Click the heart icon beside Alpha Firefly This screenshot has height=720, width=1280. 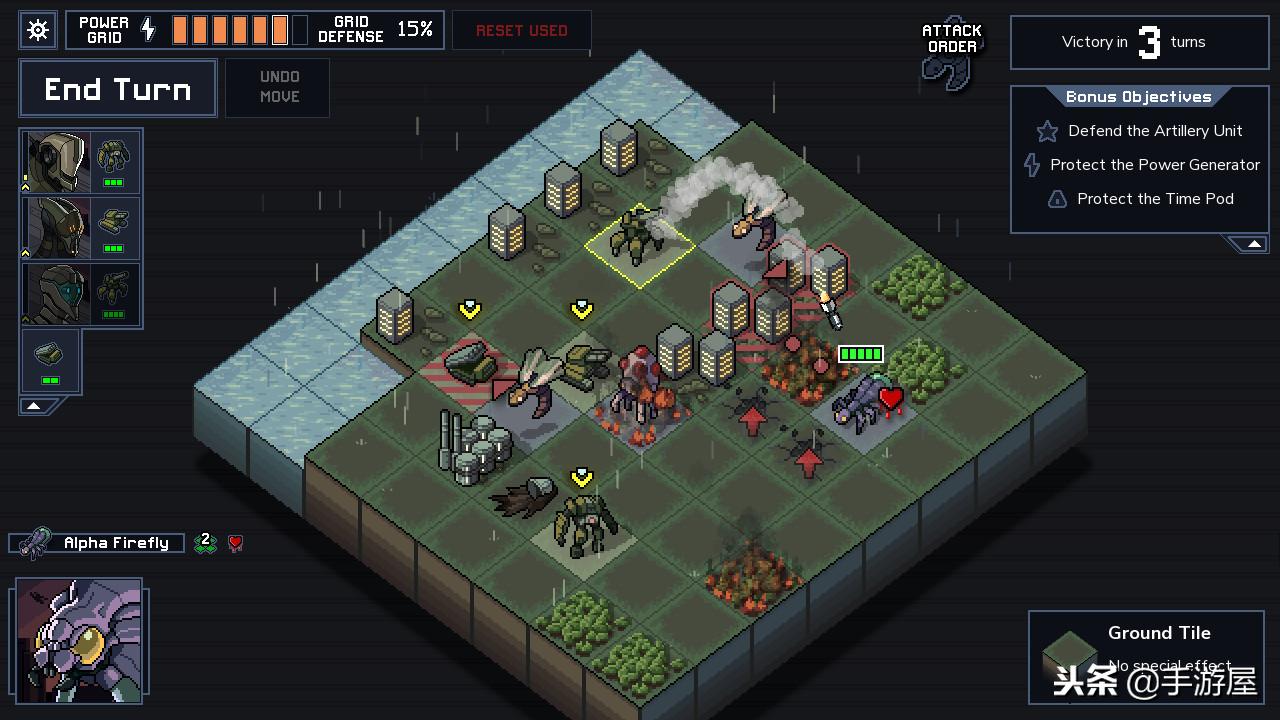tap(236, 542)
